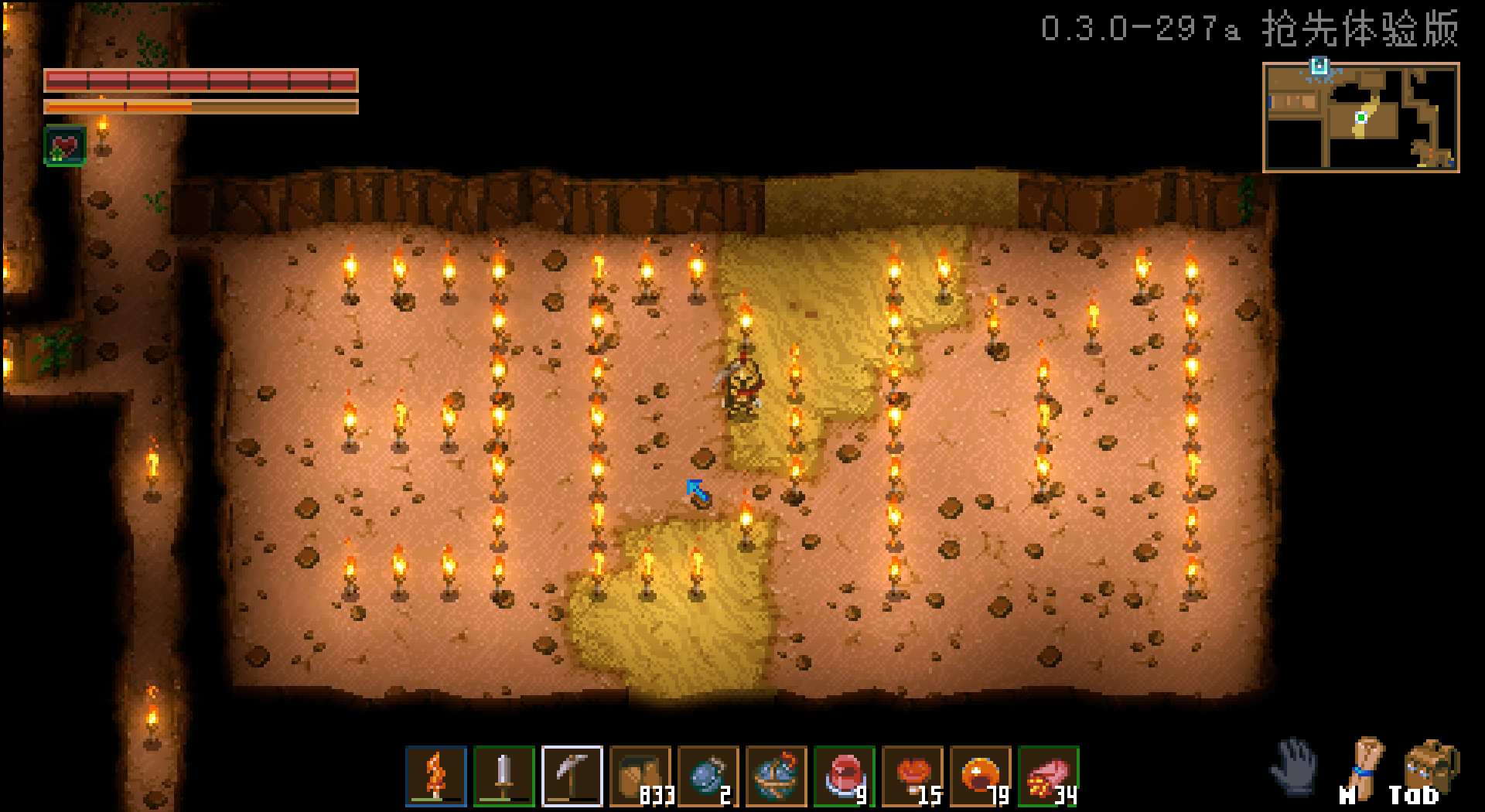Choose the red dish stack of 9

pyautogui.click(x=844, y=776)
